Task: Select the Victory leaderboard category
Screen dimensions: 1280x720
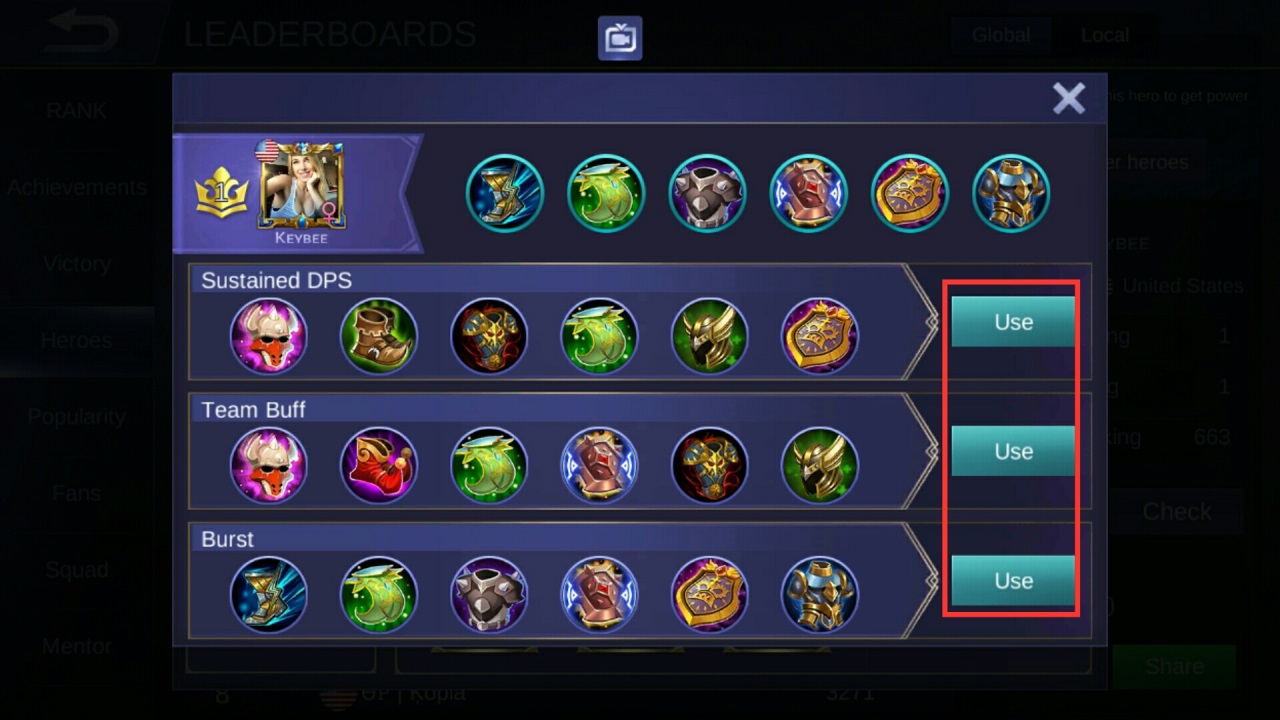Action: pyautogui.click(x=77, y=264)
